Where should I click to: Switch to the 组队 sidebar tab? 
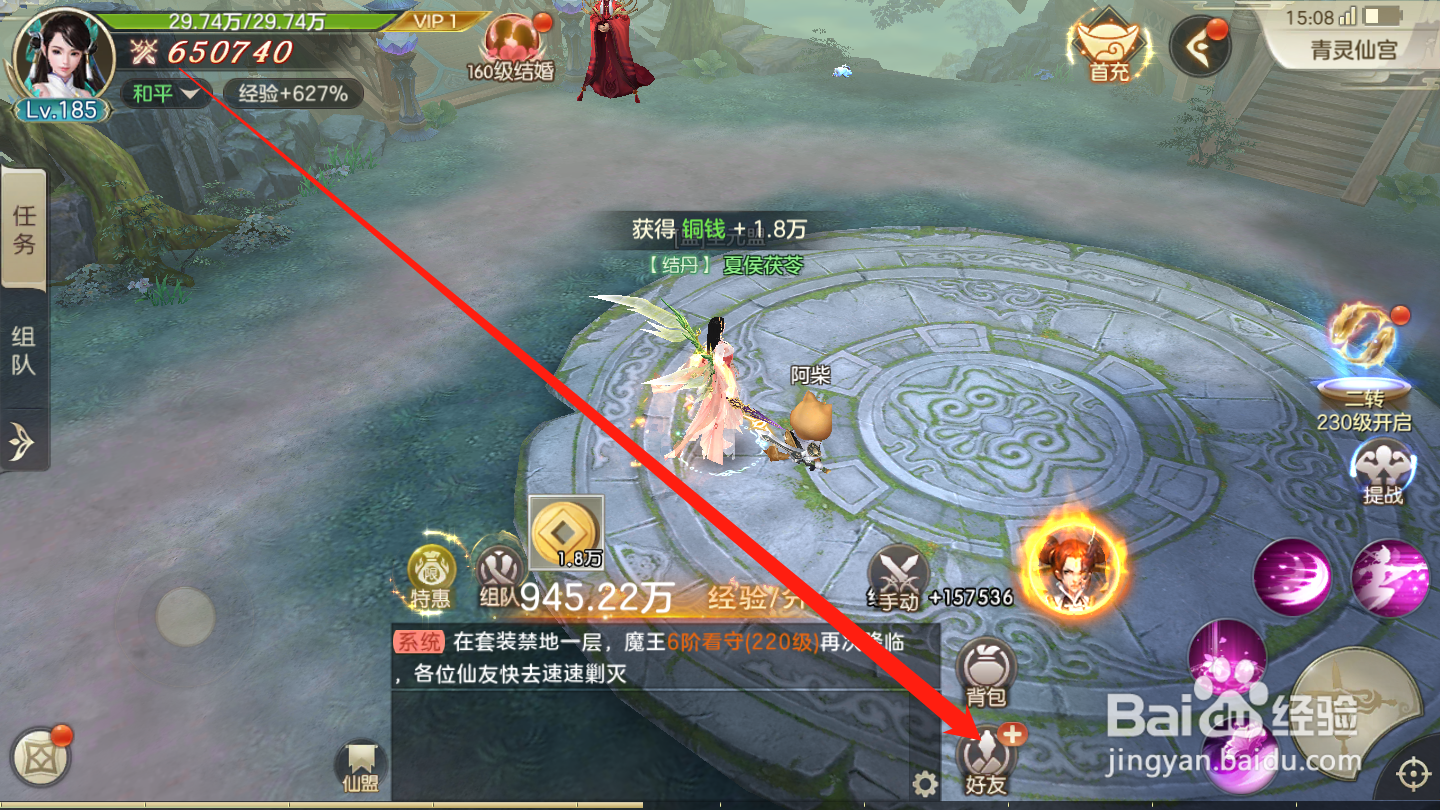click(24, 350)
